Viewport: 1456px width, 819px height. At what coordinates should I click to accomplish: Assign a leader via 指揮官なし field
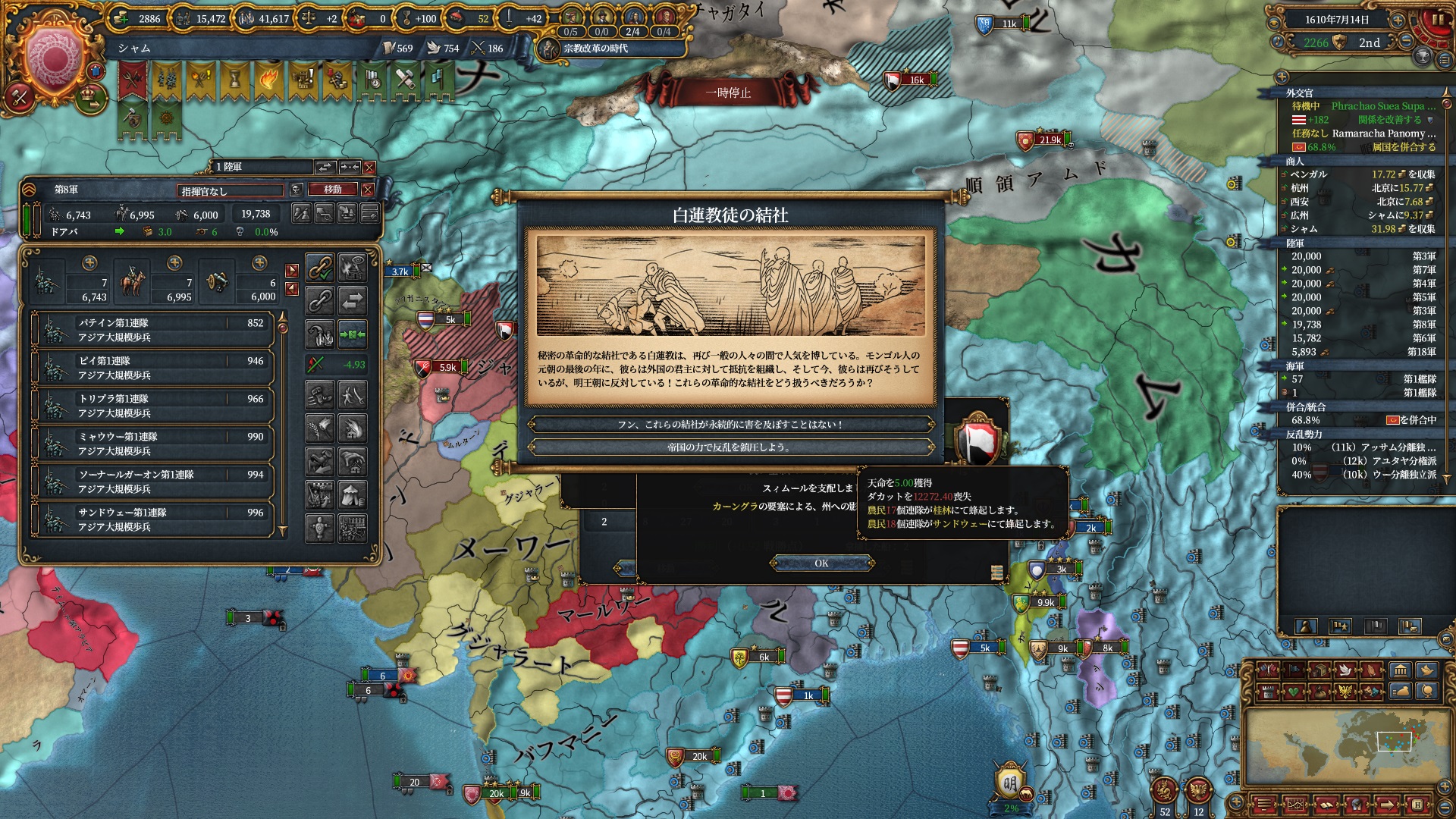(x=231, y=191)
